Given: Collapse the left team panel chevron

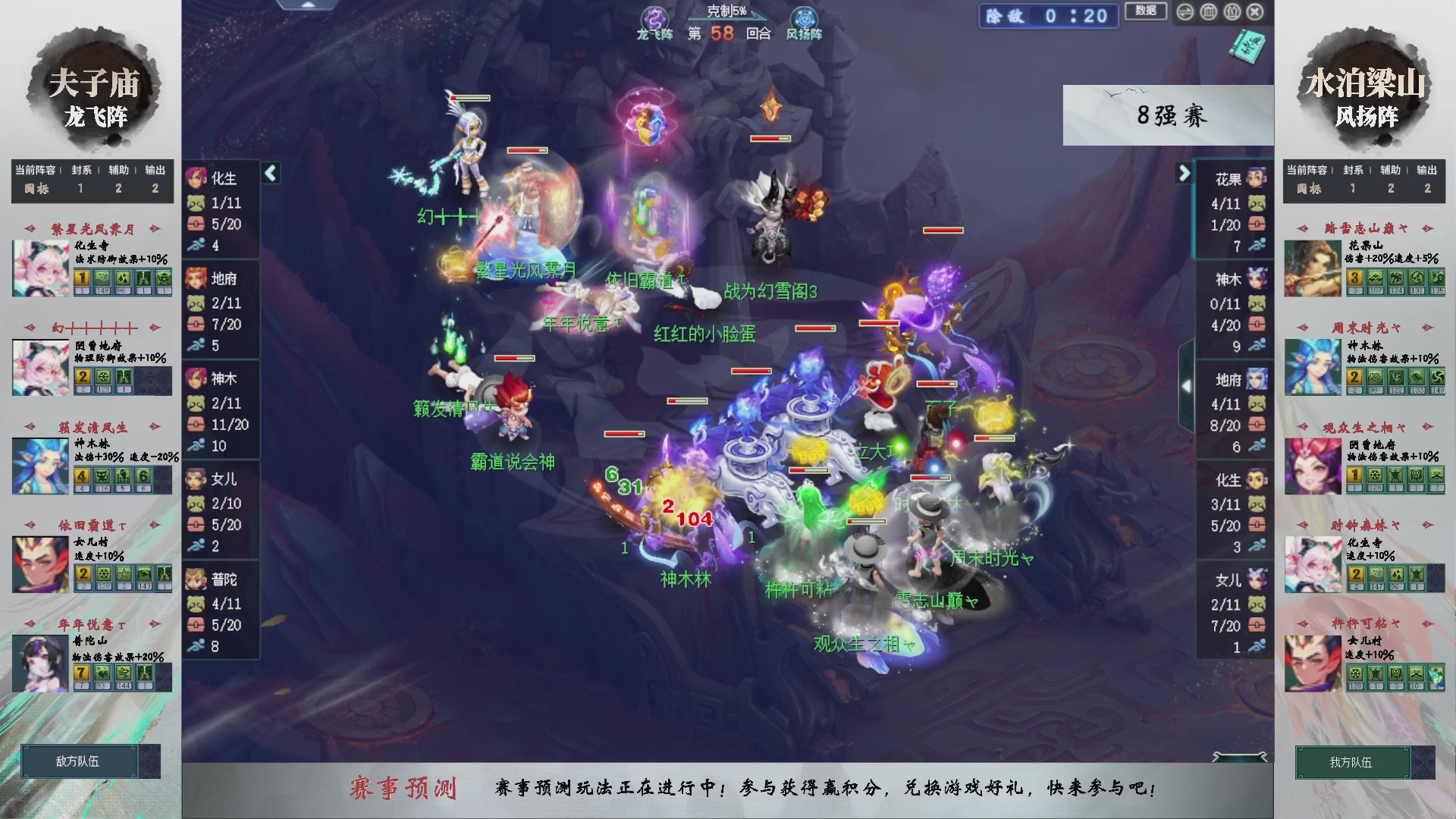Looking at the screenshot, I should [x=270, y=173].
